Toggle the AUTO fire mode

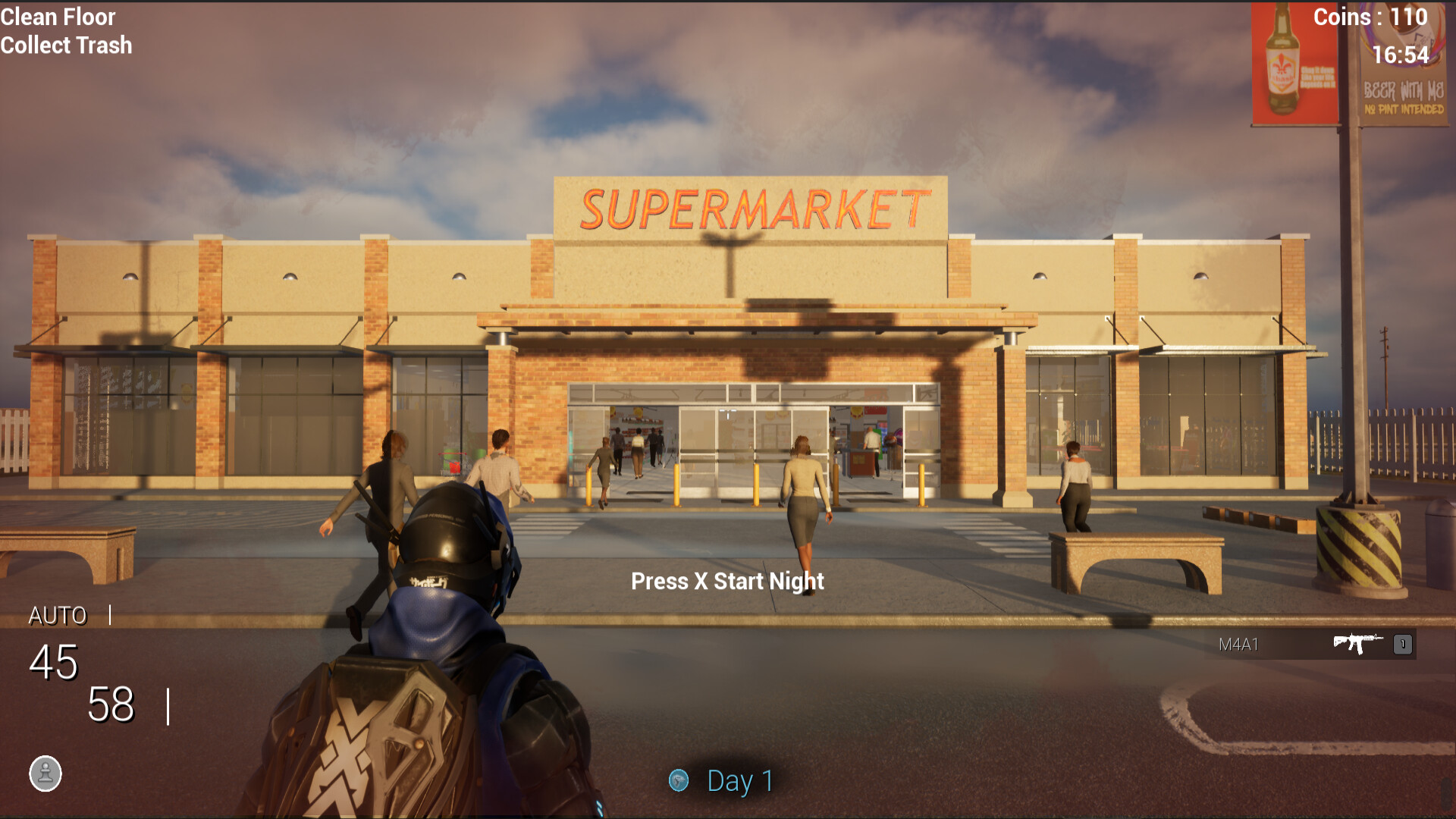pyautogui.click(x=58, y=616)
